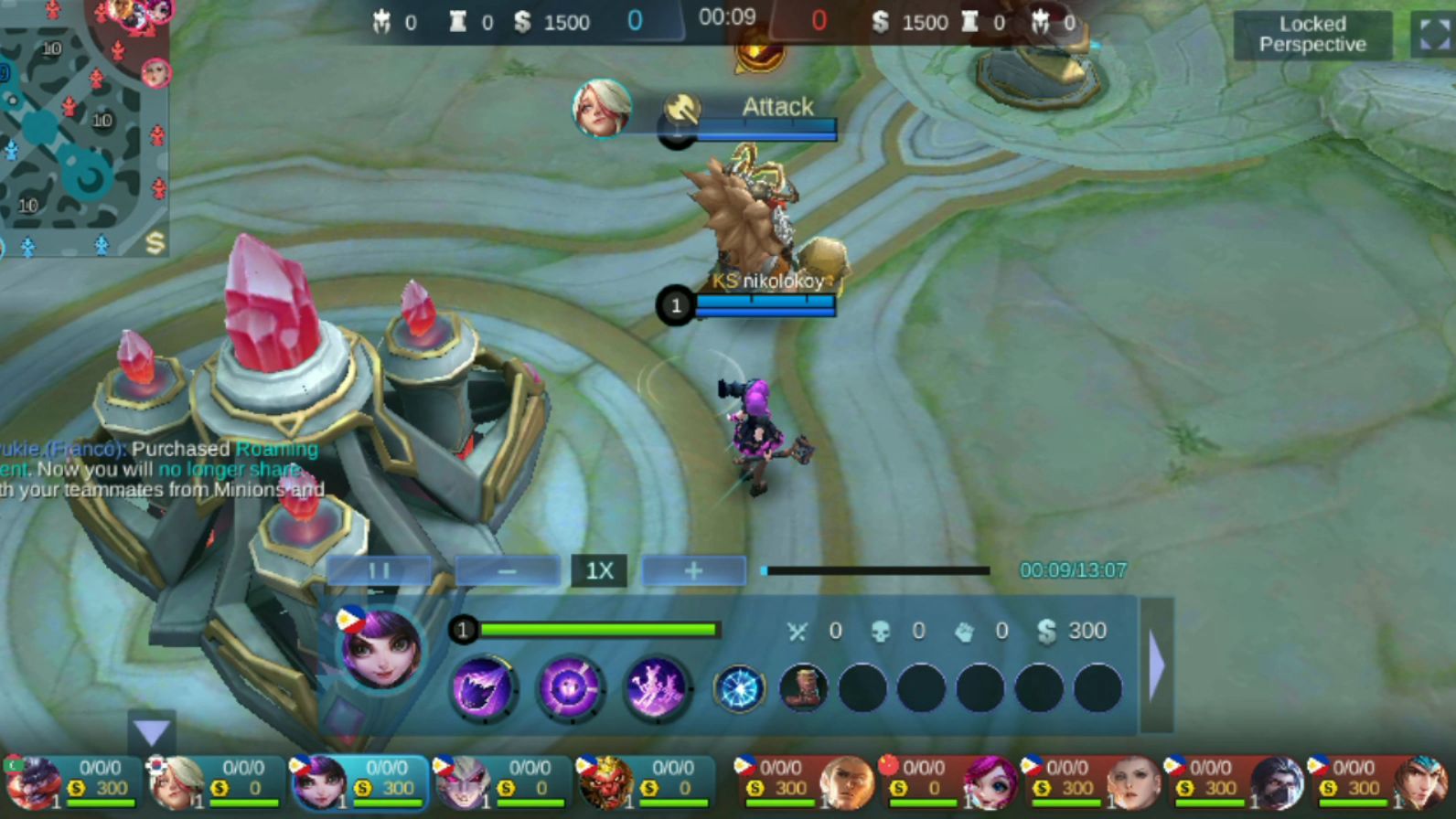Select the purple ghost face skill
Viewport: 1456px width, 819px height.
pos(483,687)
